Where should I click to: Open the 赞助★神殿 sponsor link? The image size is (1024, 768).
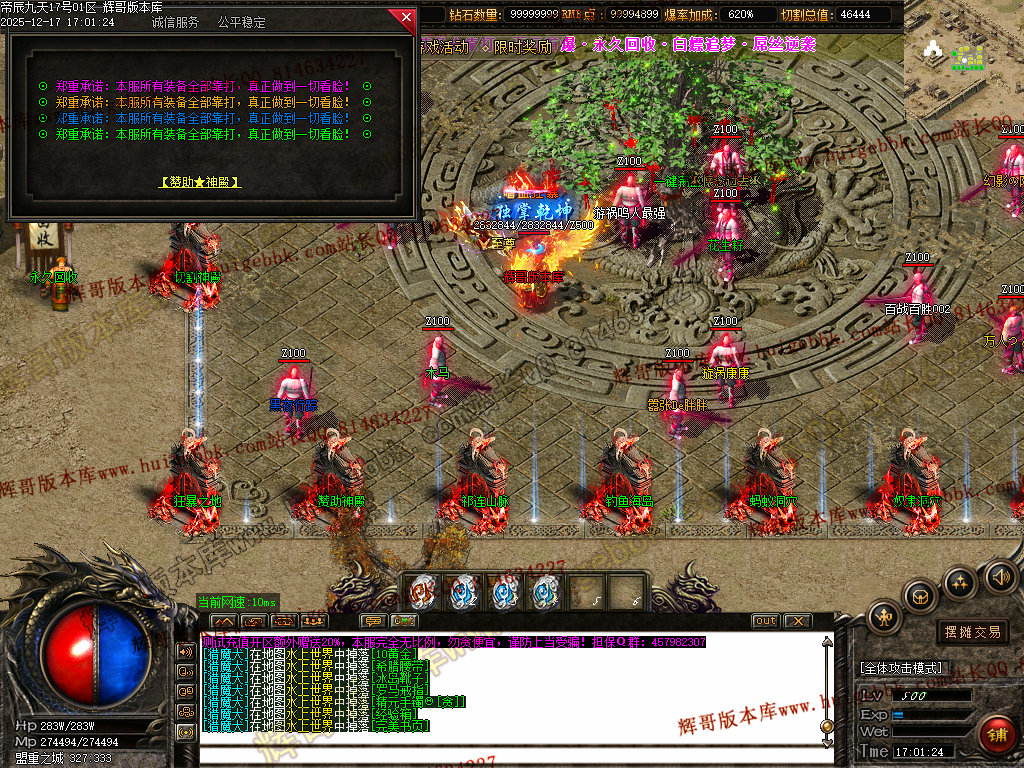[x=200, y=182]
